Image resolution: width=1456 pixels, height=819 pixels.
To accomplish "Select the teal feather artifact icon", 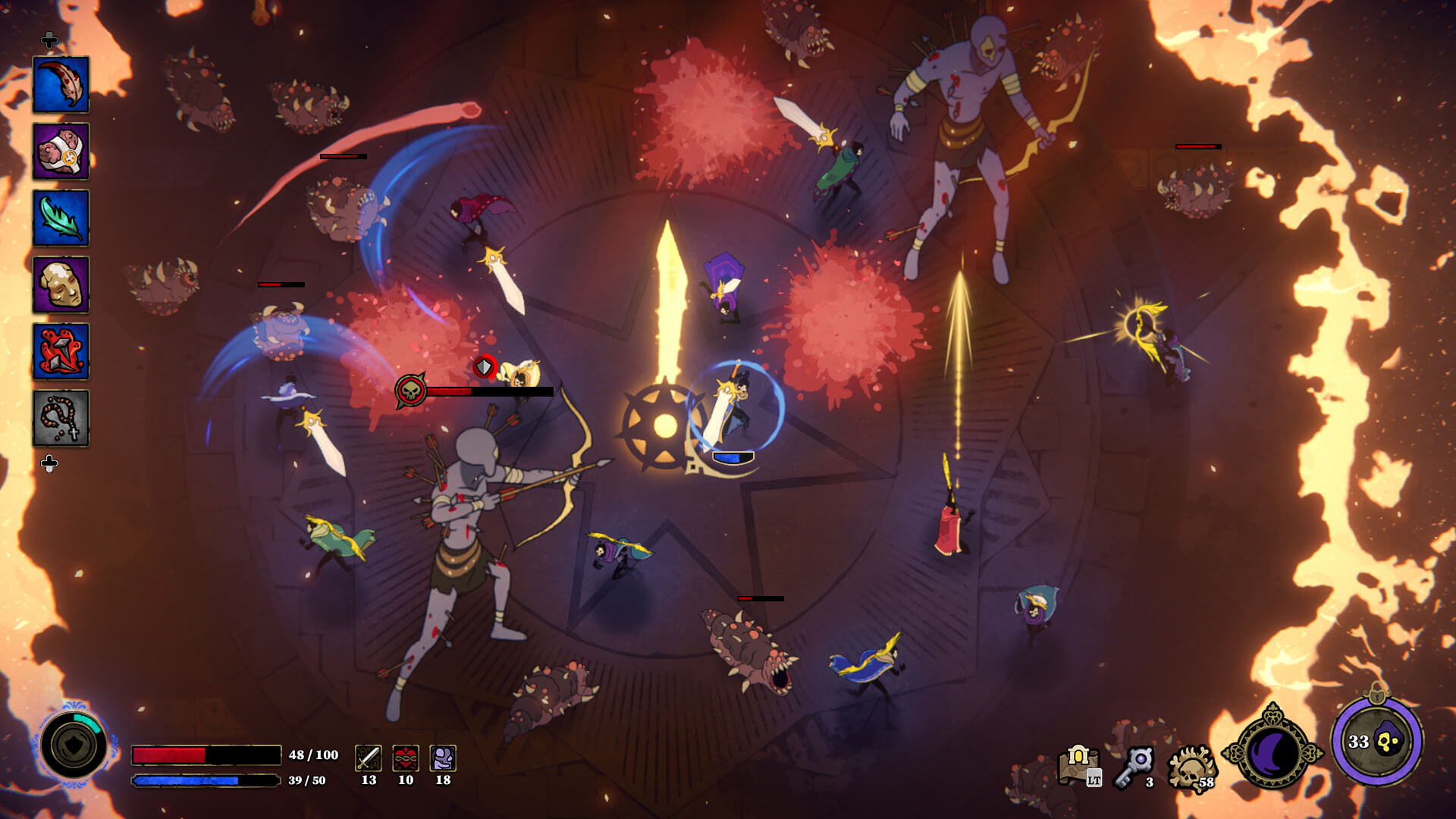I will click(x=61, y=215).
